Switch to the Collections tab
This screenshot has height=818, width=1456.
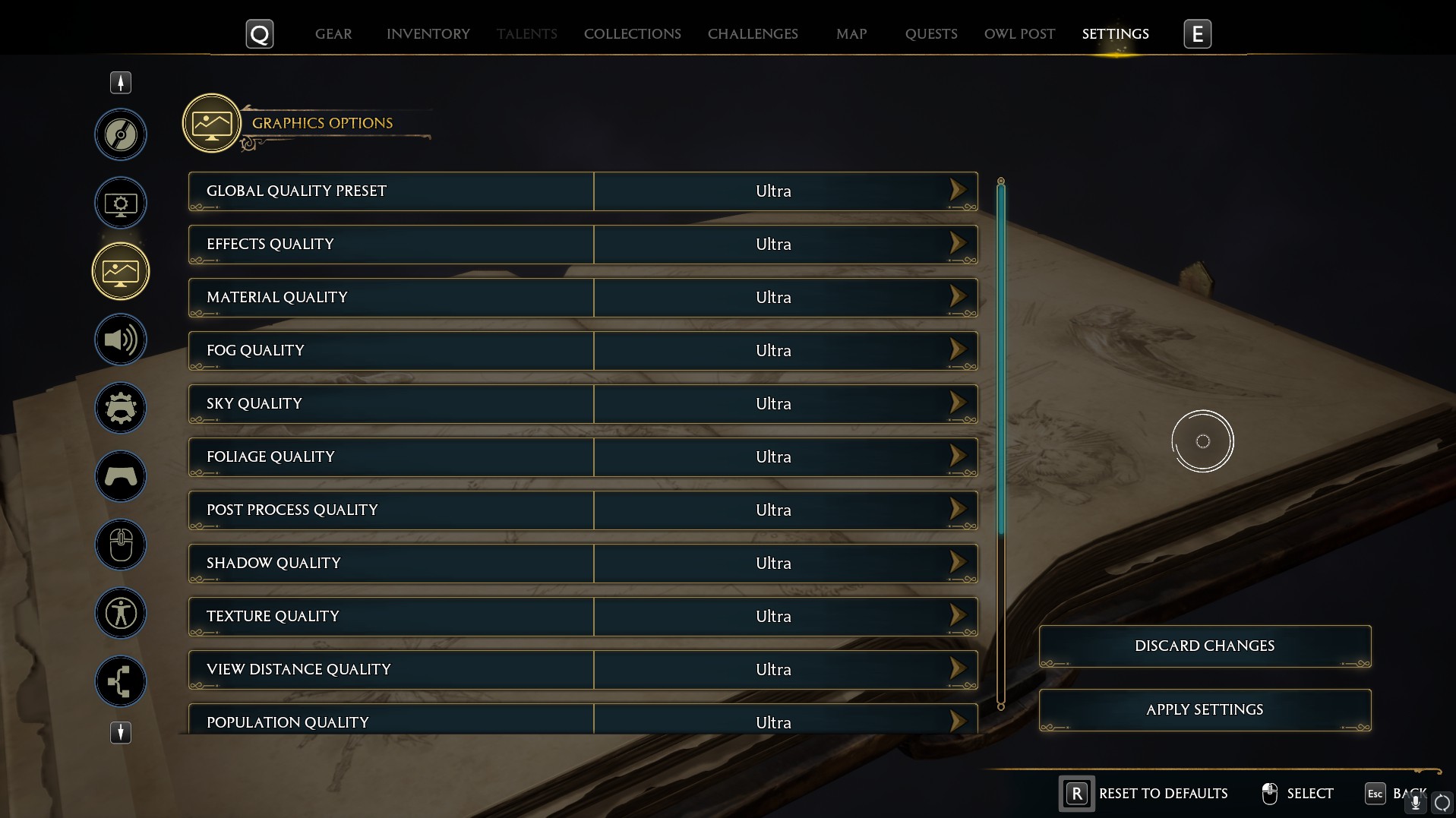coord(631,33)
